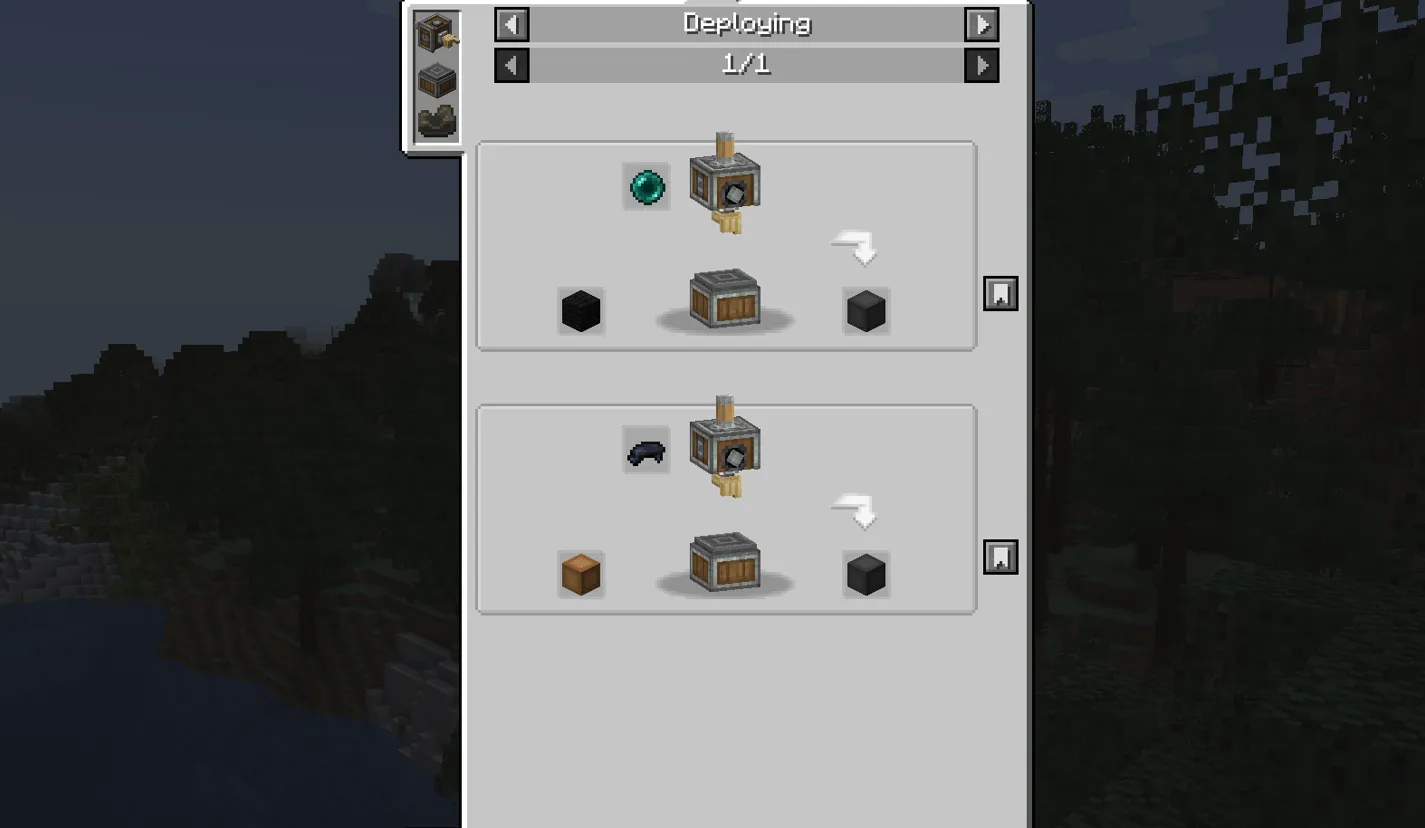Click the coal block input item
The width and height of the screenshot is (1425, 828).
pyautogui.click(x=580, y=310)
